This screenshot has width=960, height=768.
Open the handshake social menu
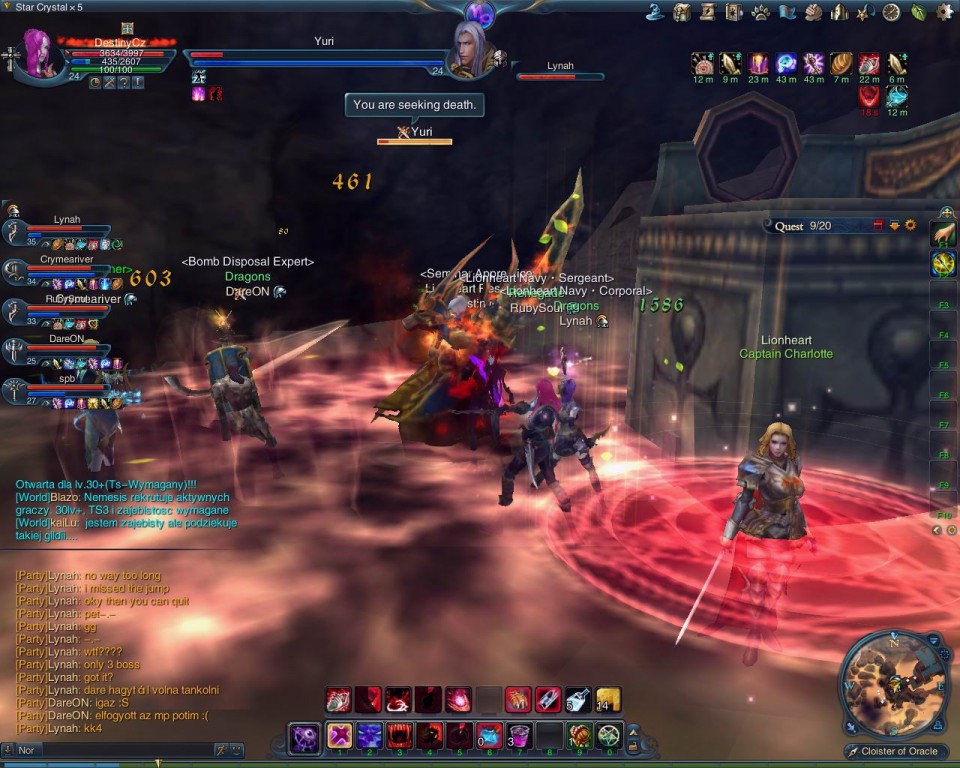point(813,12)
